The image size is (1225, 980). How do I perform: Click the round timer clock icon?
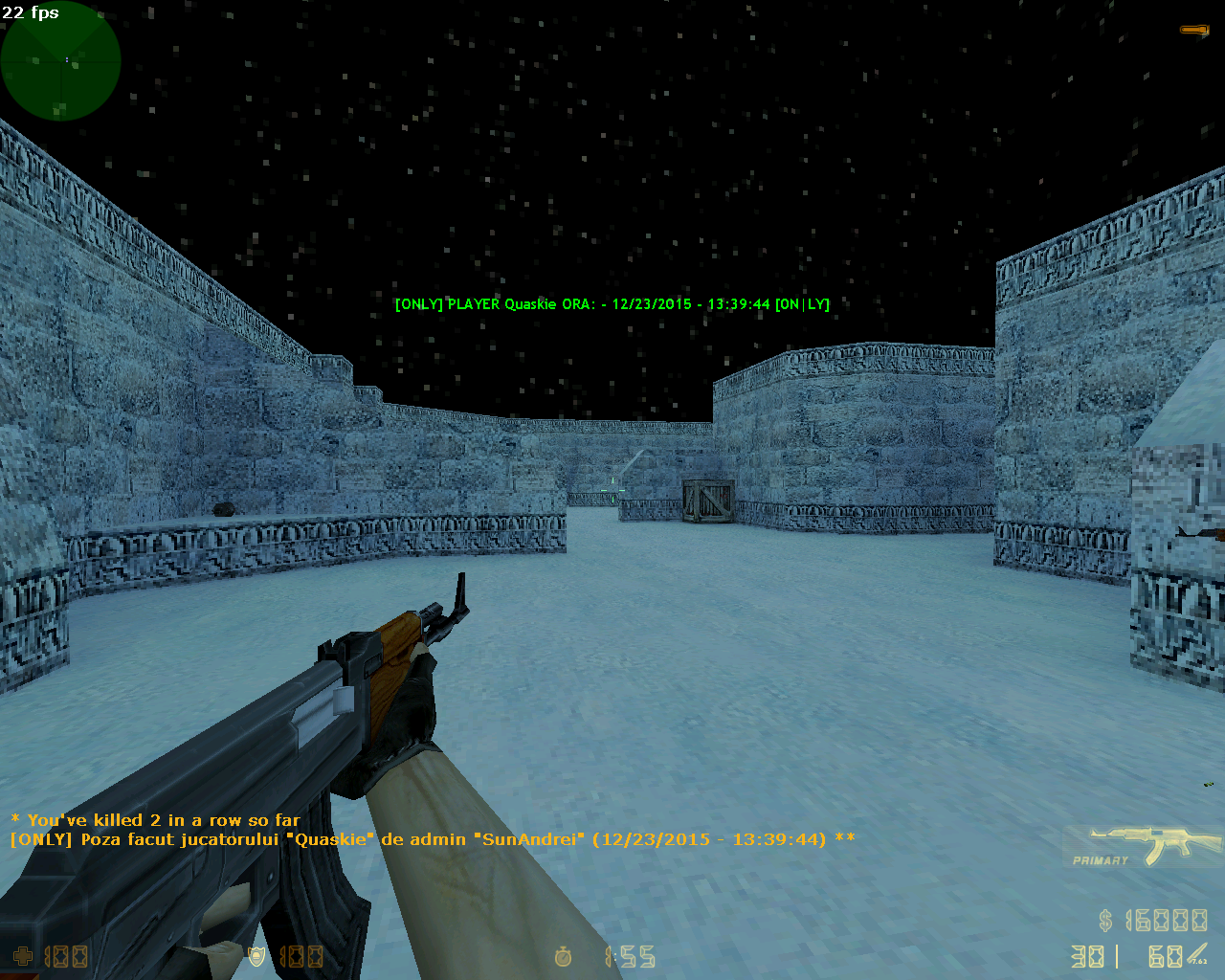pyautogui.click(x=564, y=956)
